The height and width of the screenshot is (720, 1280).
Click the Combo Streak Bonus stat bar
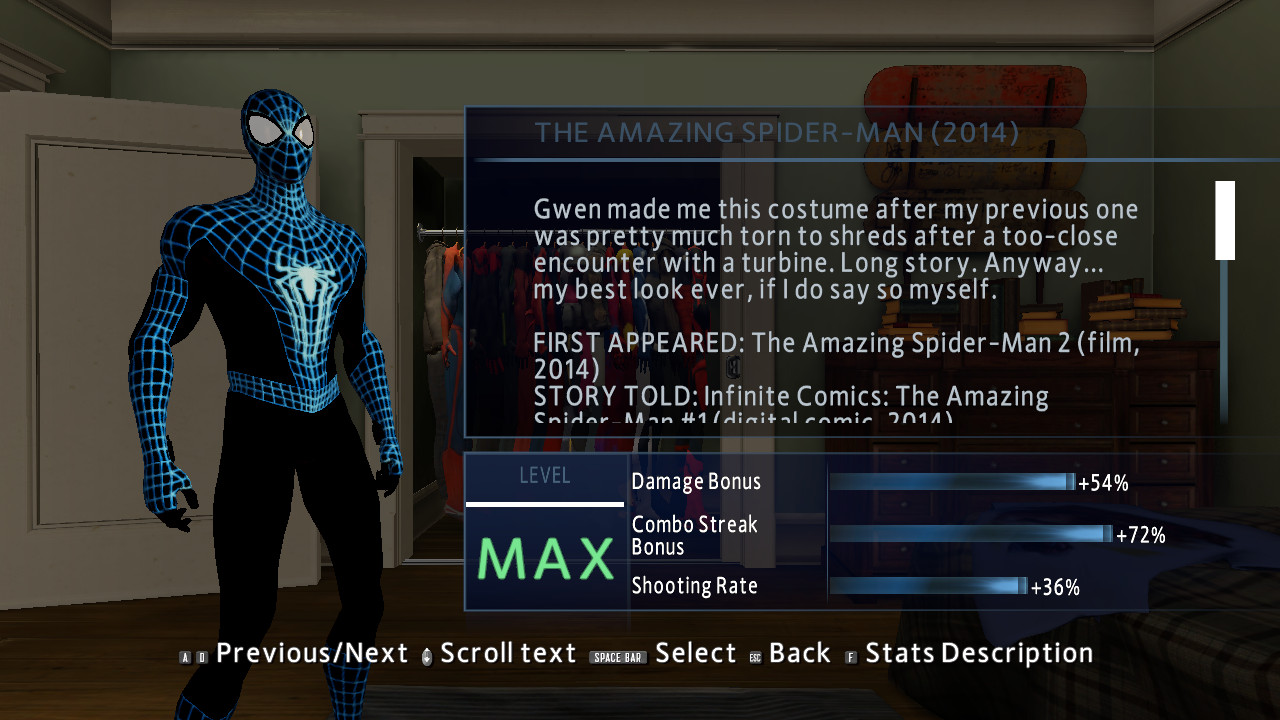[x=970, y=535]
